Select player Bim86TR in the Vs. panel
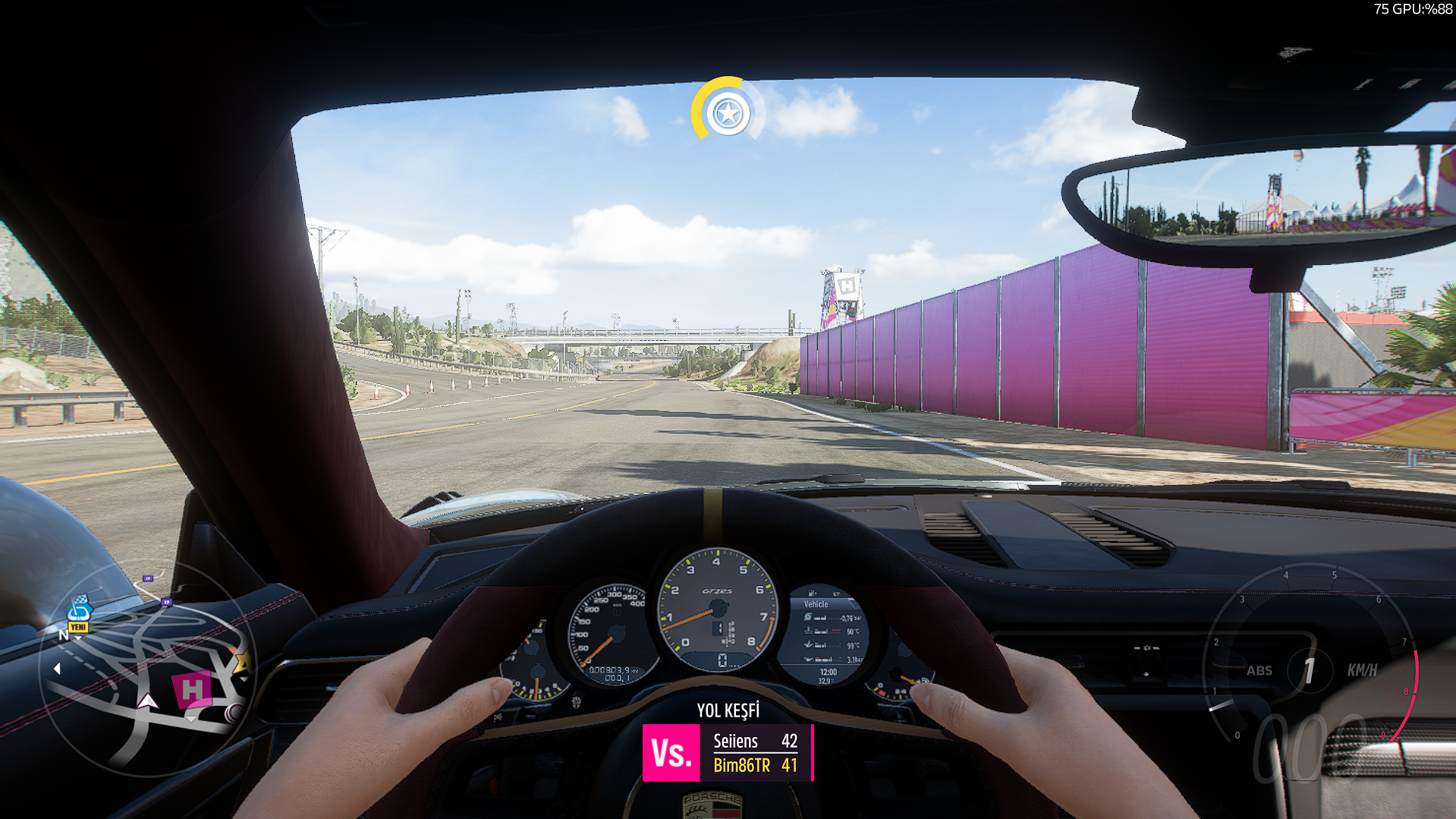Viewport: 1456px width, 819px height. (x=754, y=765)
